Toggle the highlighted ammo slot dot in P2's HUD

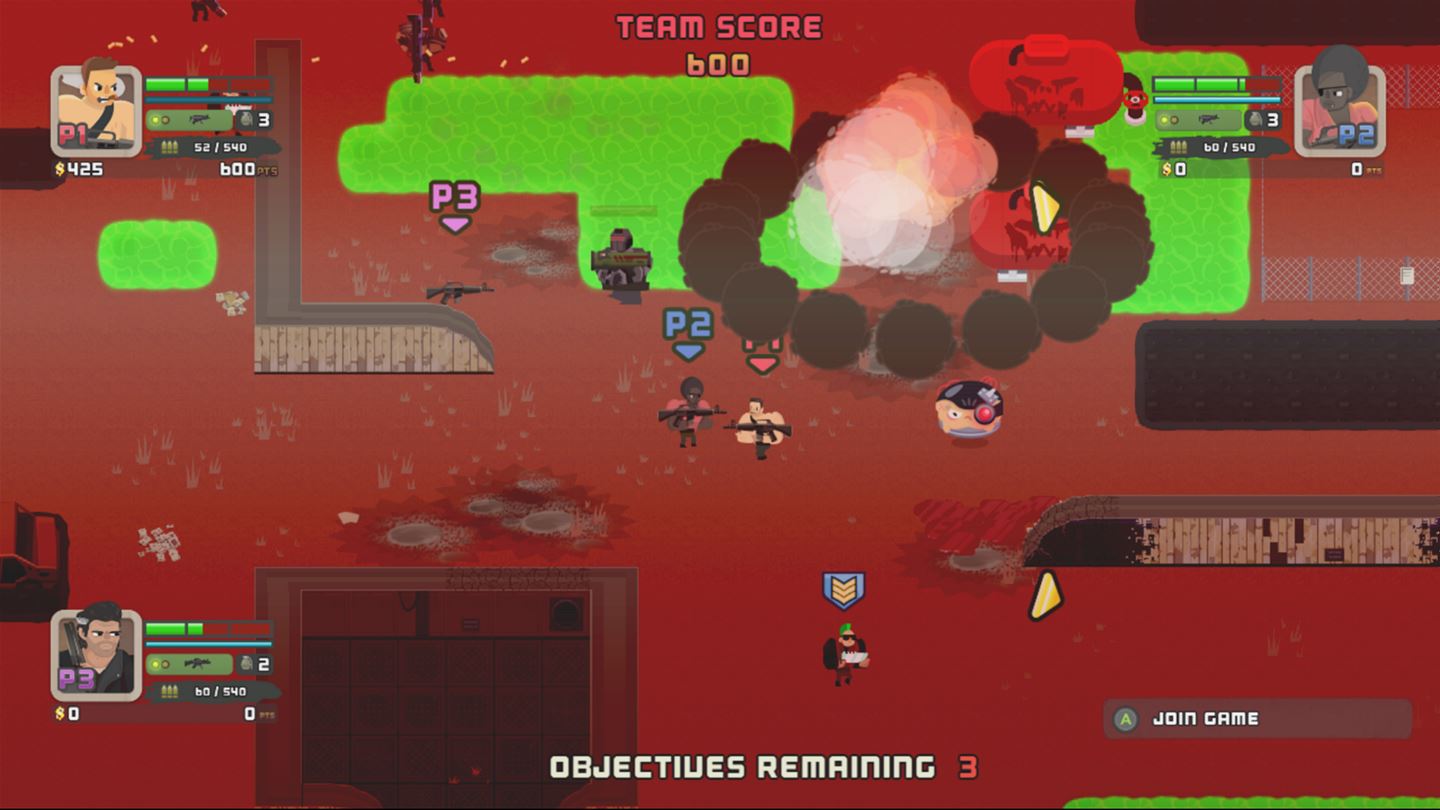click(x=1163, y=119)
